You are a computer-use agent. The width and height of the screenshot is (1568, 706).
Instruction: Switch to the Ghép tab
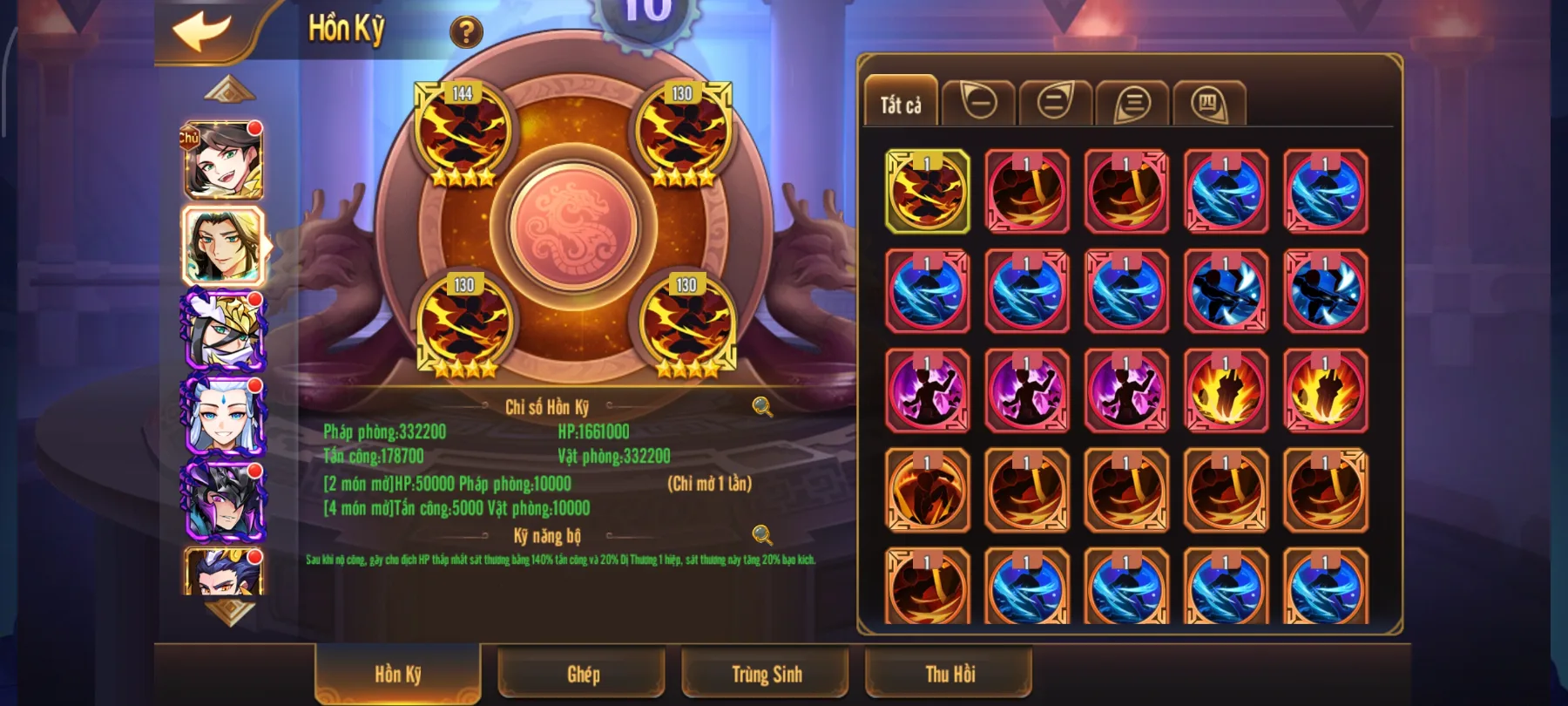tap(582, 673)
